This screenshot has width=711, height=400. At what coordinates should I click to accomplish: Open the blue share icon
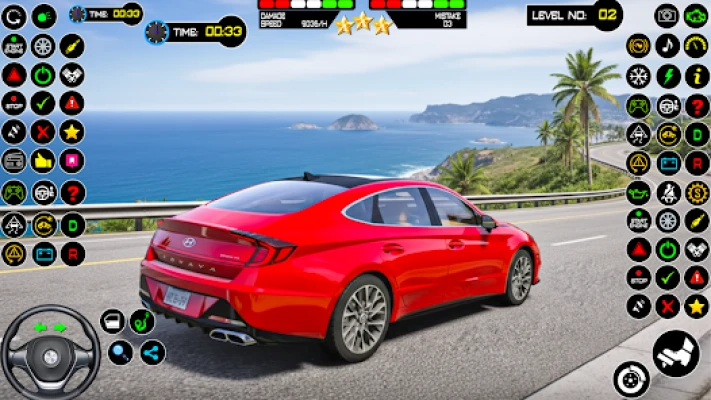152,352
